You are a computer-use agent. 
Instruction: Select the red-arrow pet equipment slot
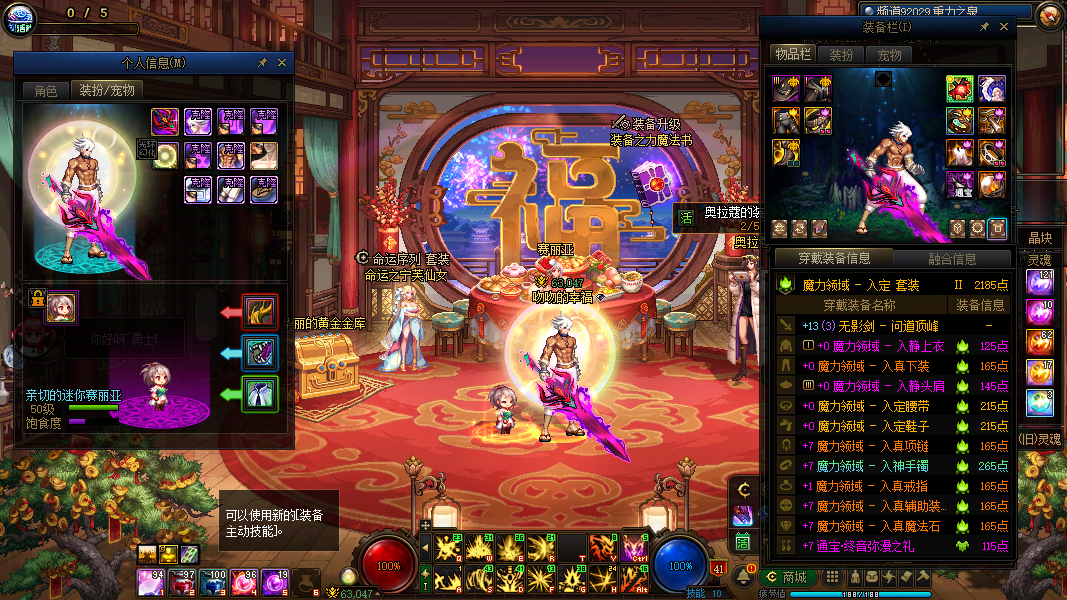point(261,311)
